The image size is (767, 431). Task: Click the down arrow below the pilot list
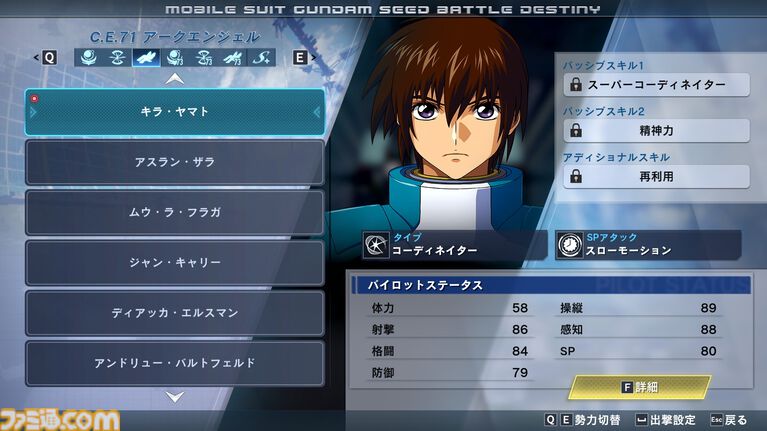(175, 397)
